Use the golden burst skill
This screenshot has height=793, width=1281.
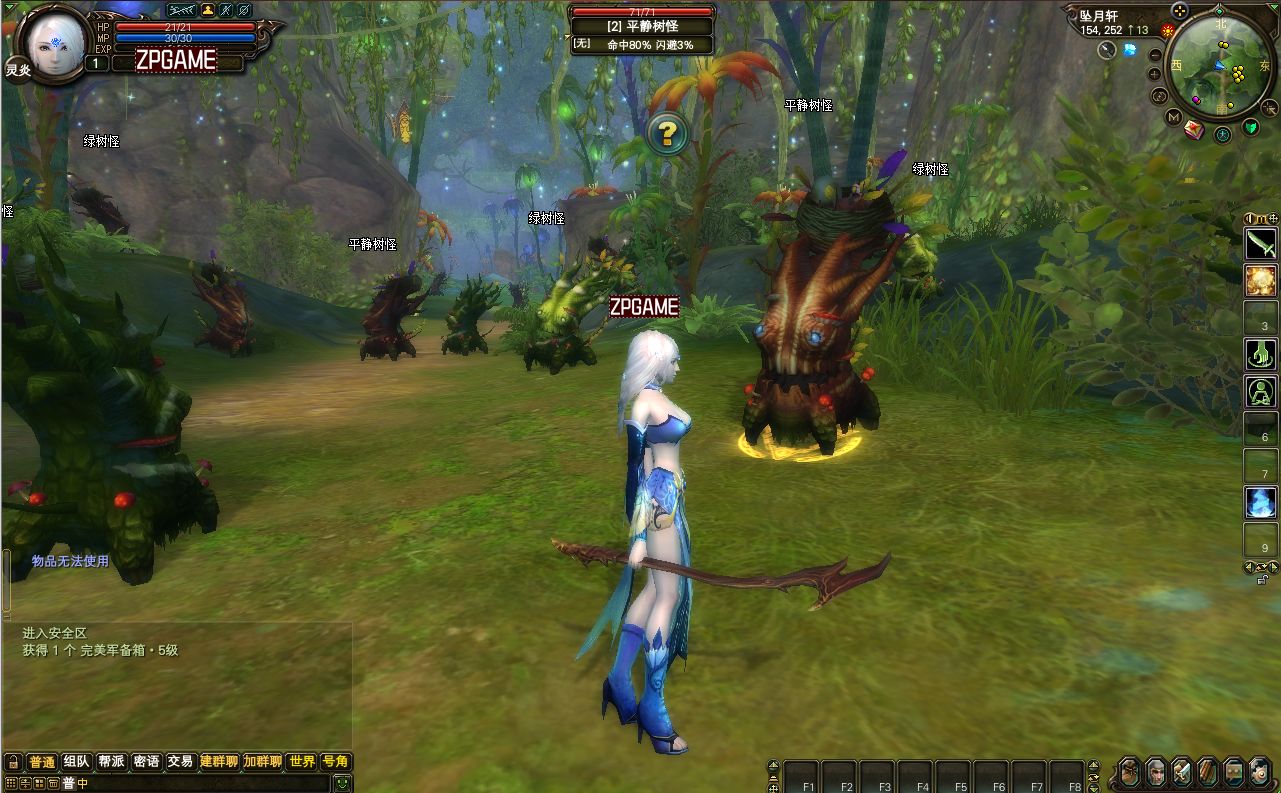click(1261, 280)
